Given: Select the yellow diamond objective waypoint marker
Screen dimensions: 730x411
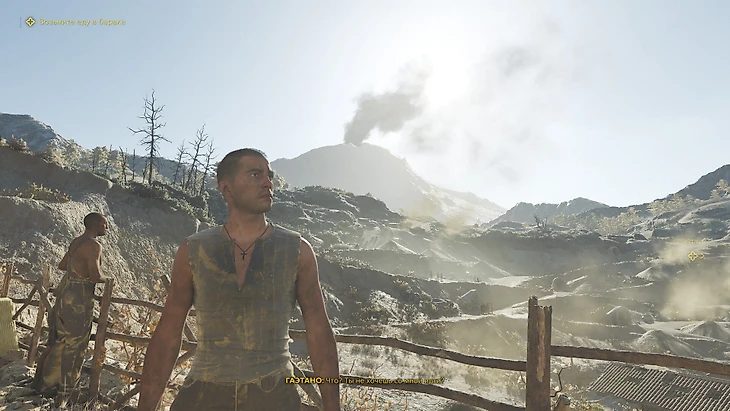Looking at the screenshot, I should 694,255.
